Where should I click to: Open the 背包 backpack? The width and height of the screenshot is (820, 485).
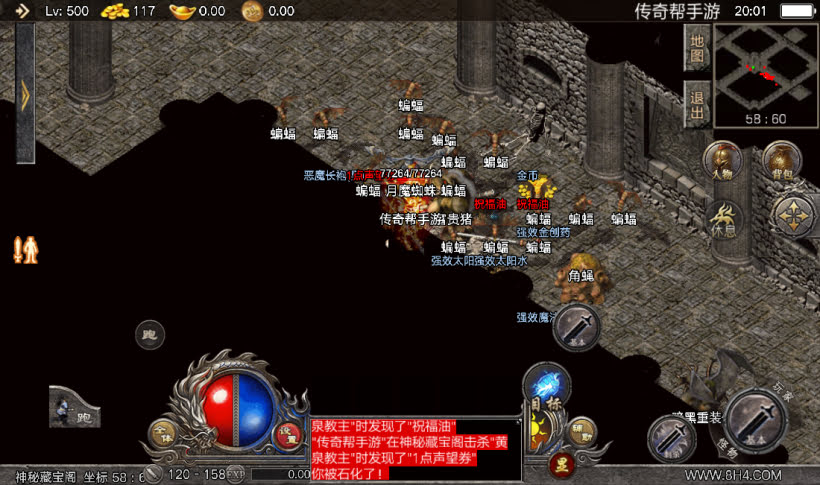(782, 162)
